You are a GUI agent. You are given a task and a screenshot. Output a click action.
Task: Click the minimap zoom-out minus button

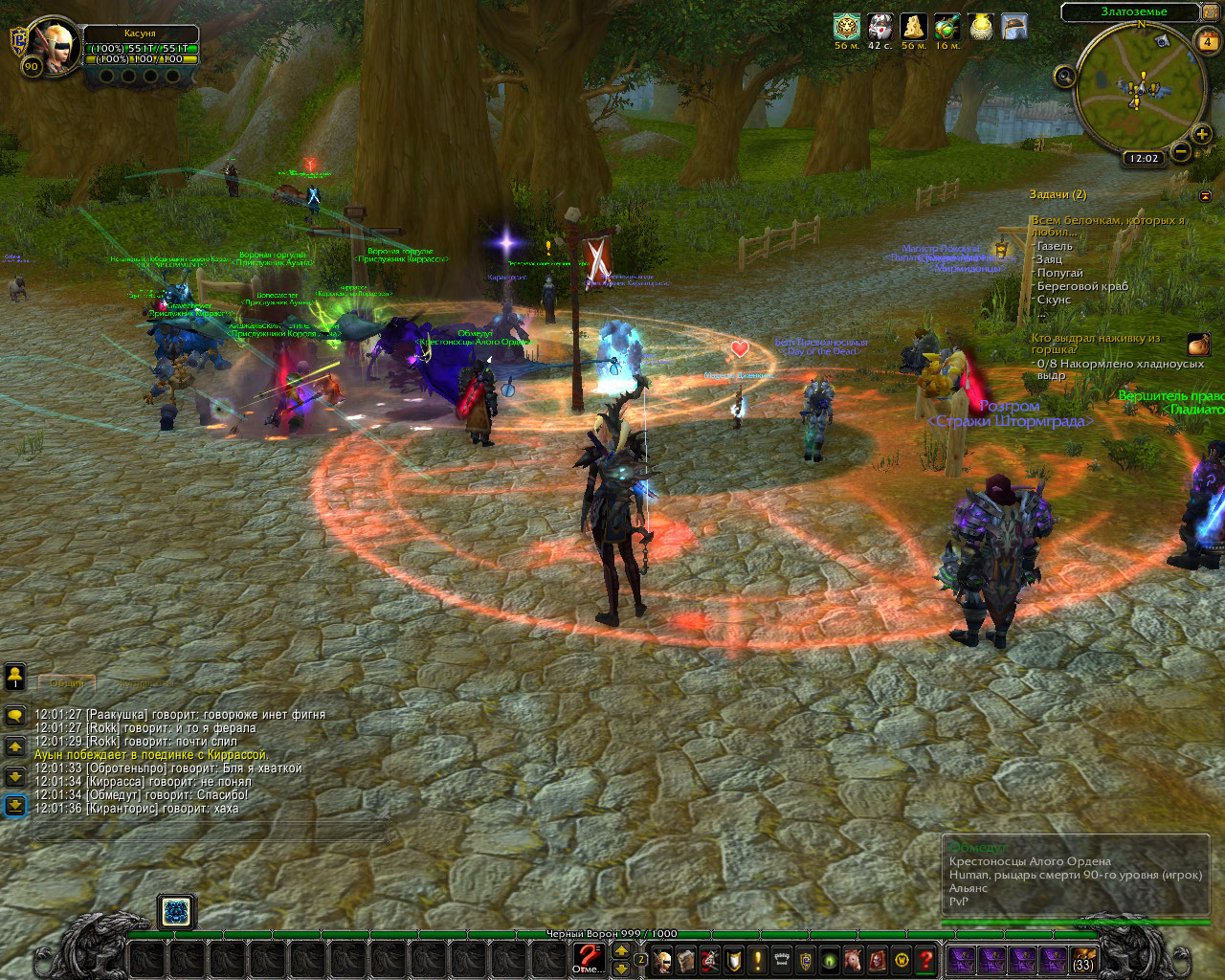[1181, 151]
